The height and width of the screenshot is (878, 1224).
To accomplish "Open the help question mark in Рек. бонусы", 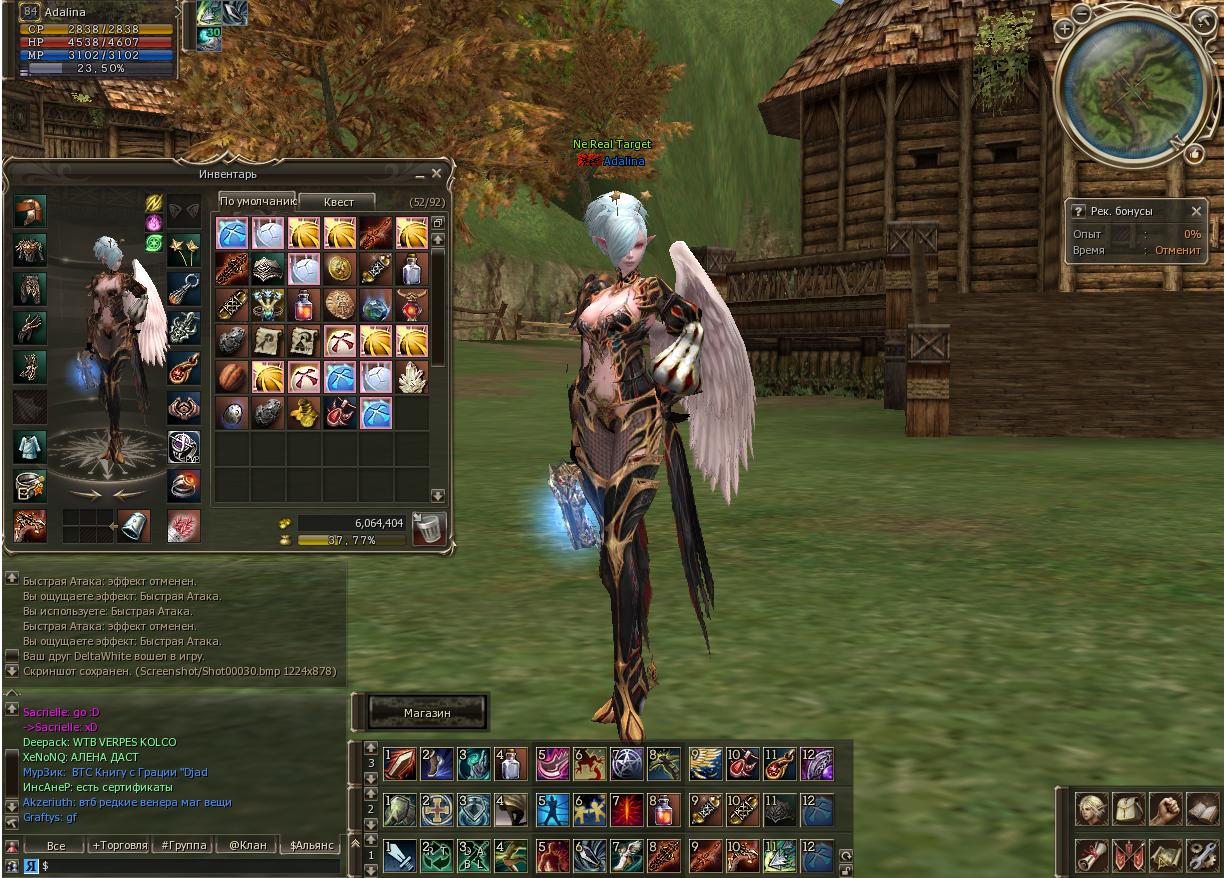I will click(x=1078, y=211).
